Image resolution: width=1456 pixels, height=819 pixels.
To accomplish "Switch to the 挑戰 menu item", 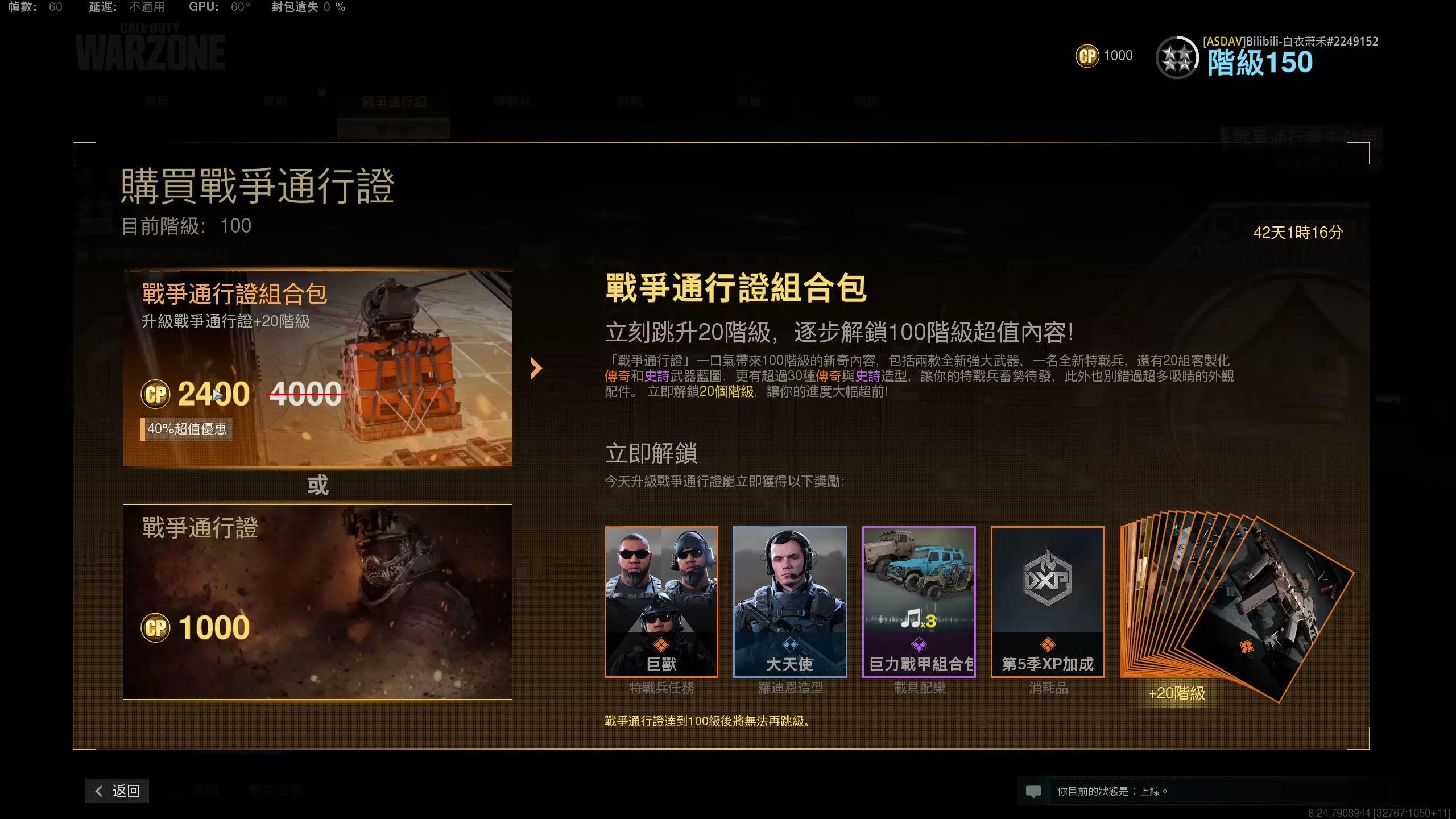I will 631,101.
